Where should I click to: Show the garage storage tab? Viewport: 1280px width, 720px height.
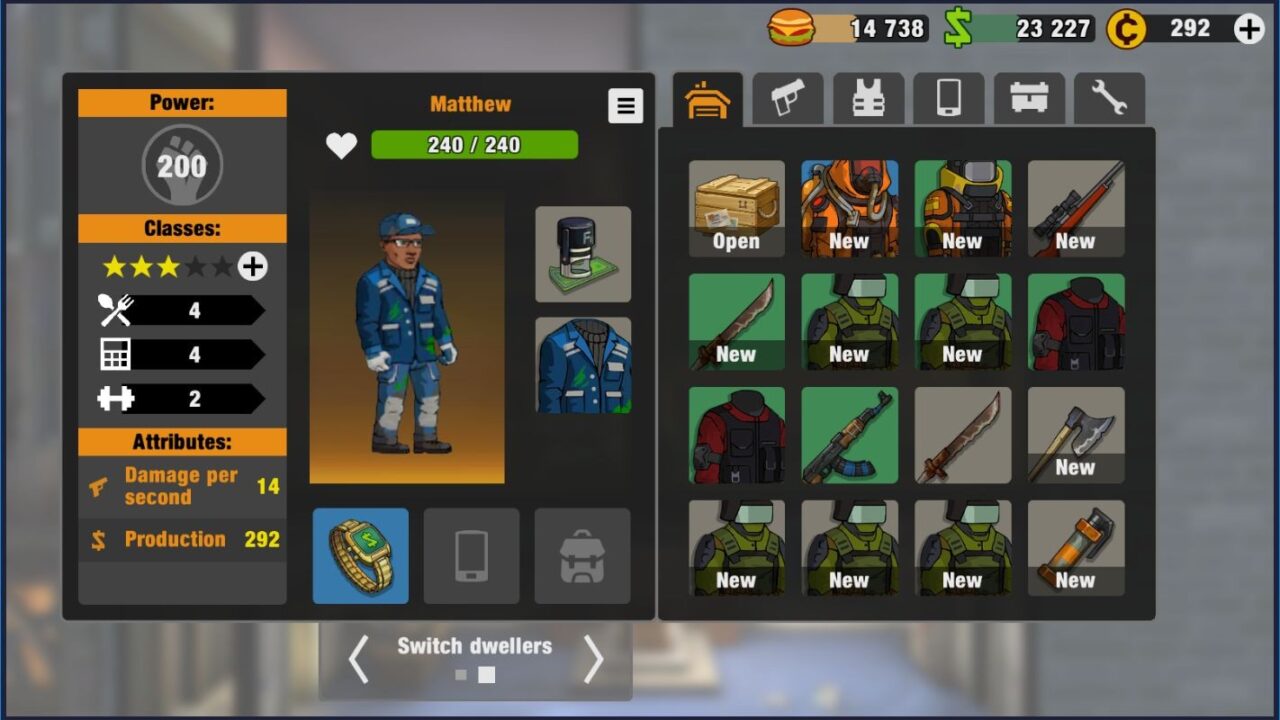707,99
